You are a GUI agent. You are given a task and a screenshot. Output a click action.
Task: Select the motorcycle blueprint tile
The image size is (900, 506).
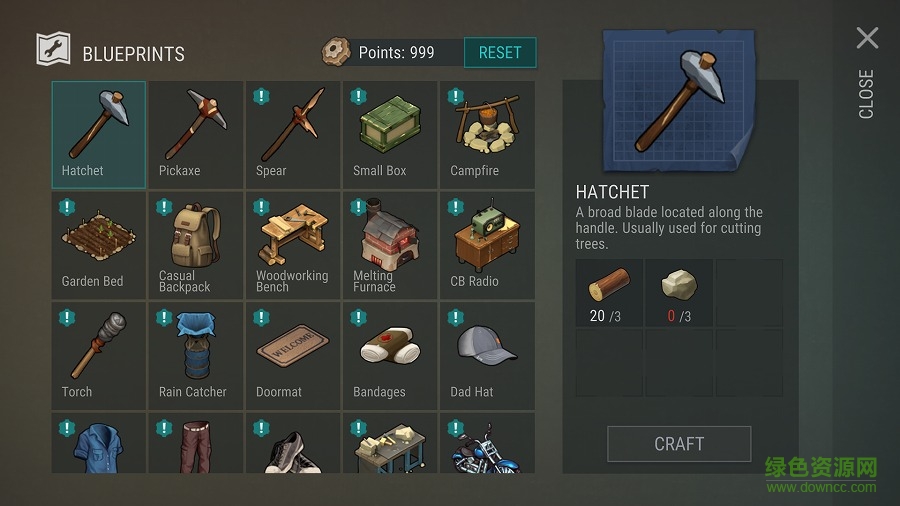[x=486, y=446]
